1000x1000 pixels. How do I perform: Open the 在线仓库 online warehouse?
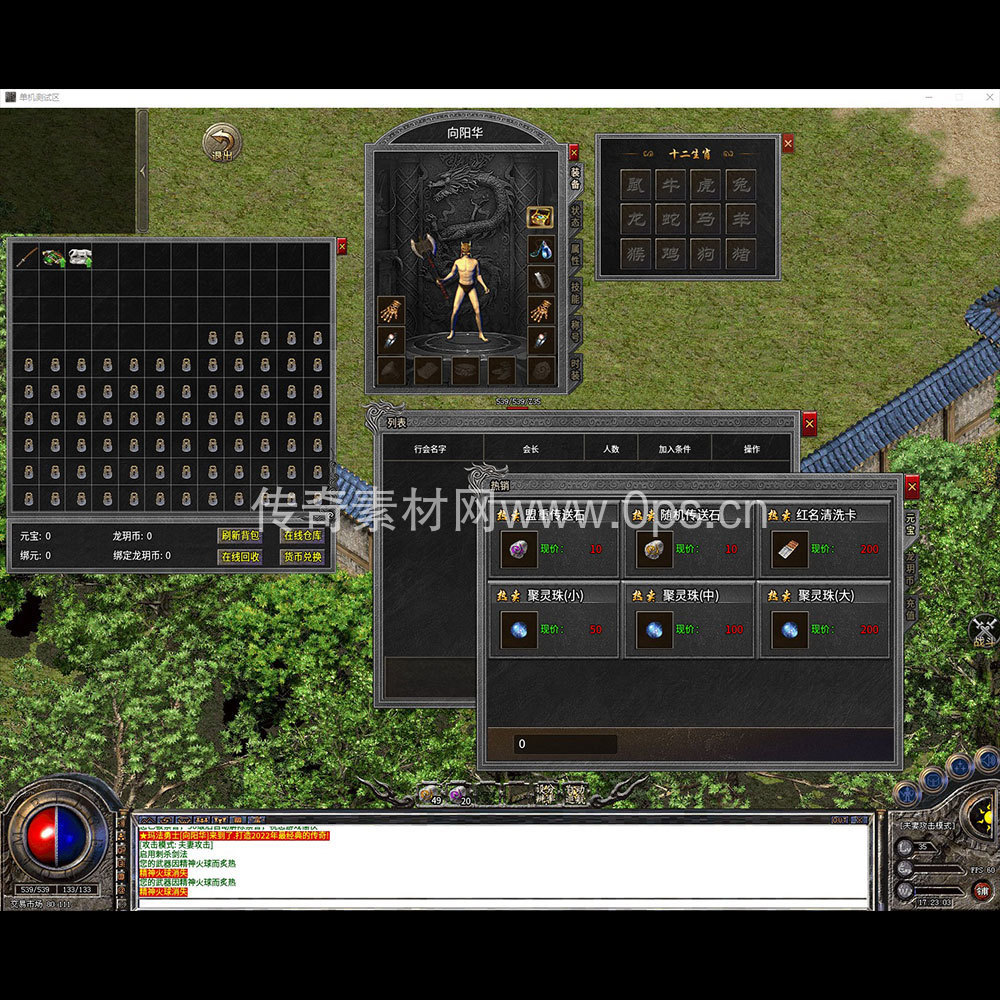301,536
